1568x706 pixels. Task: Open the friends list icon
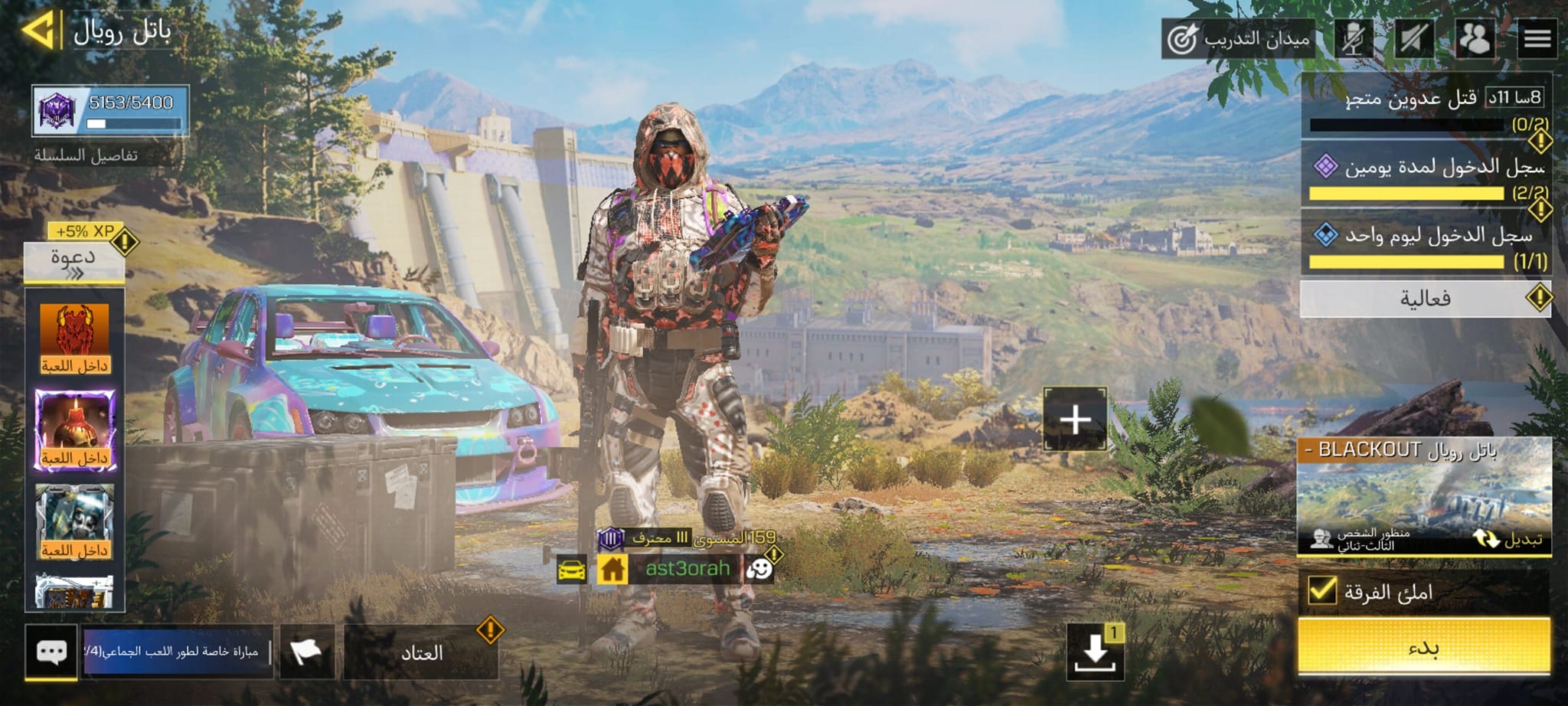tap(1474, 38)
